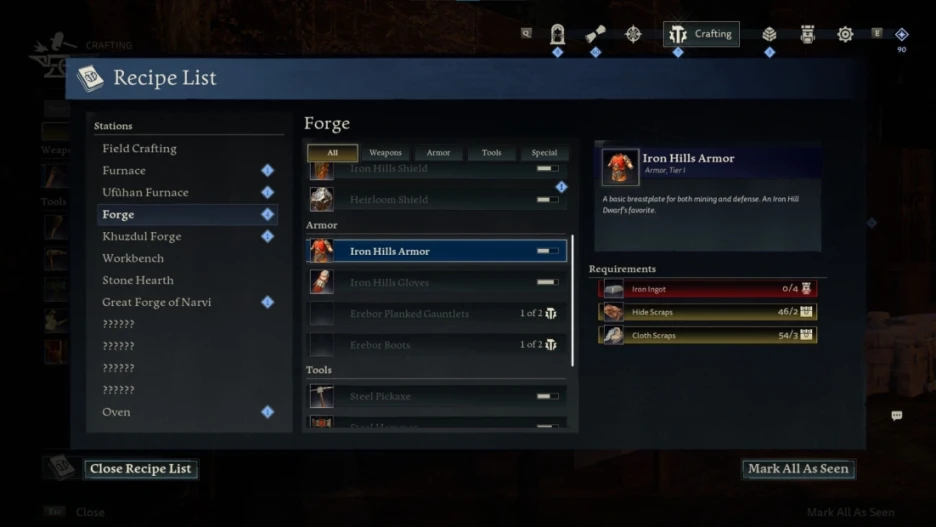The height and width of the screenshot is (527, 936).
Task: Open the Furnace station recipes
Action: [x=124, y=171]
